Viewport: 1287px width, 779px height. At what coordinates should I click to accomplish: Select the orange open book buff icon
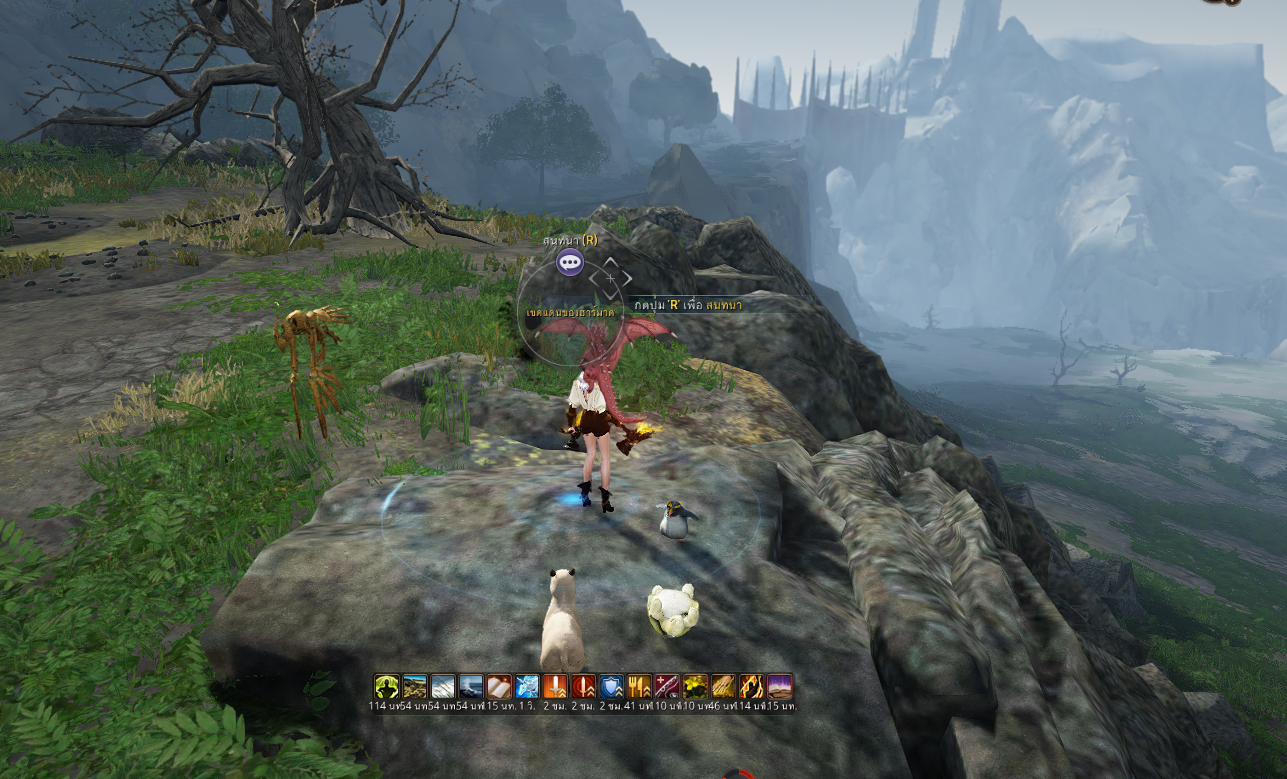[x=498, y=686]
